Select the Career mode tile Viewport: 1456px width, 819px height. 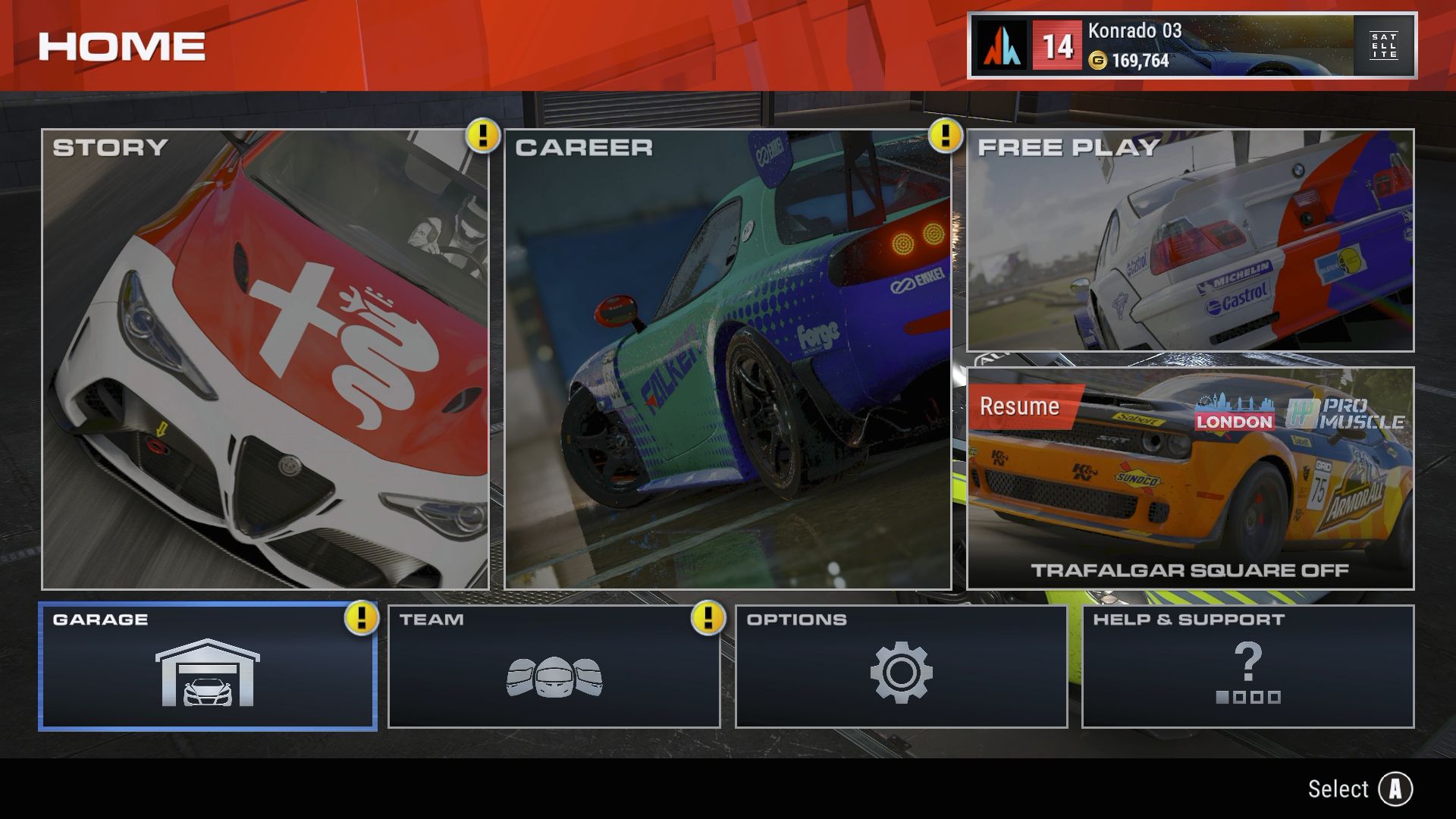[728, 359]
